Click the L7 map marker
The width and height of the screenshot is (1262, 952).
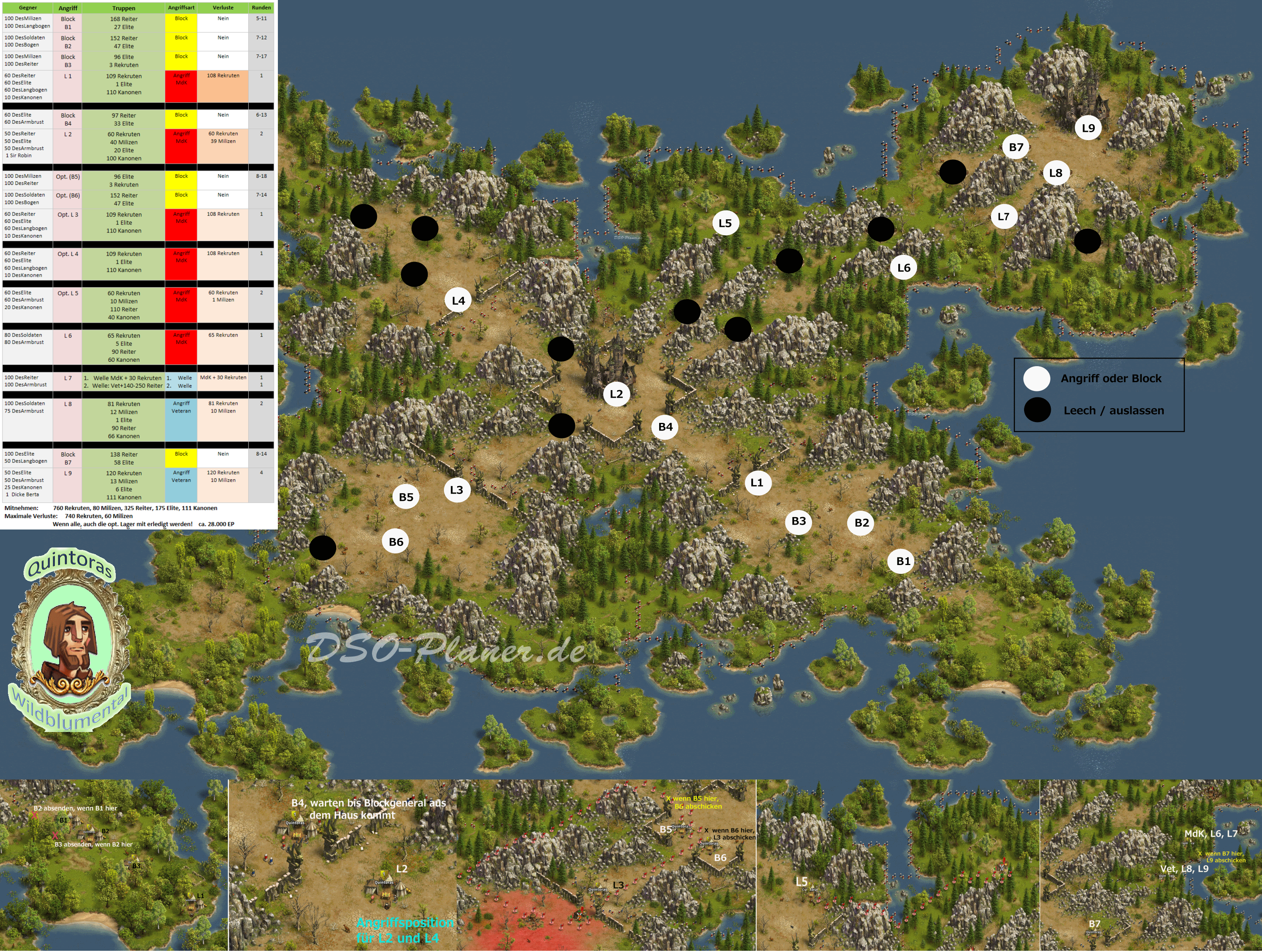[1004, 217]
